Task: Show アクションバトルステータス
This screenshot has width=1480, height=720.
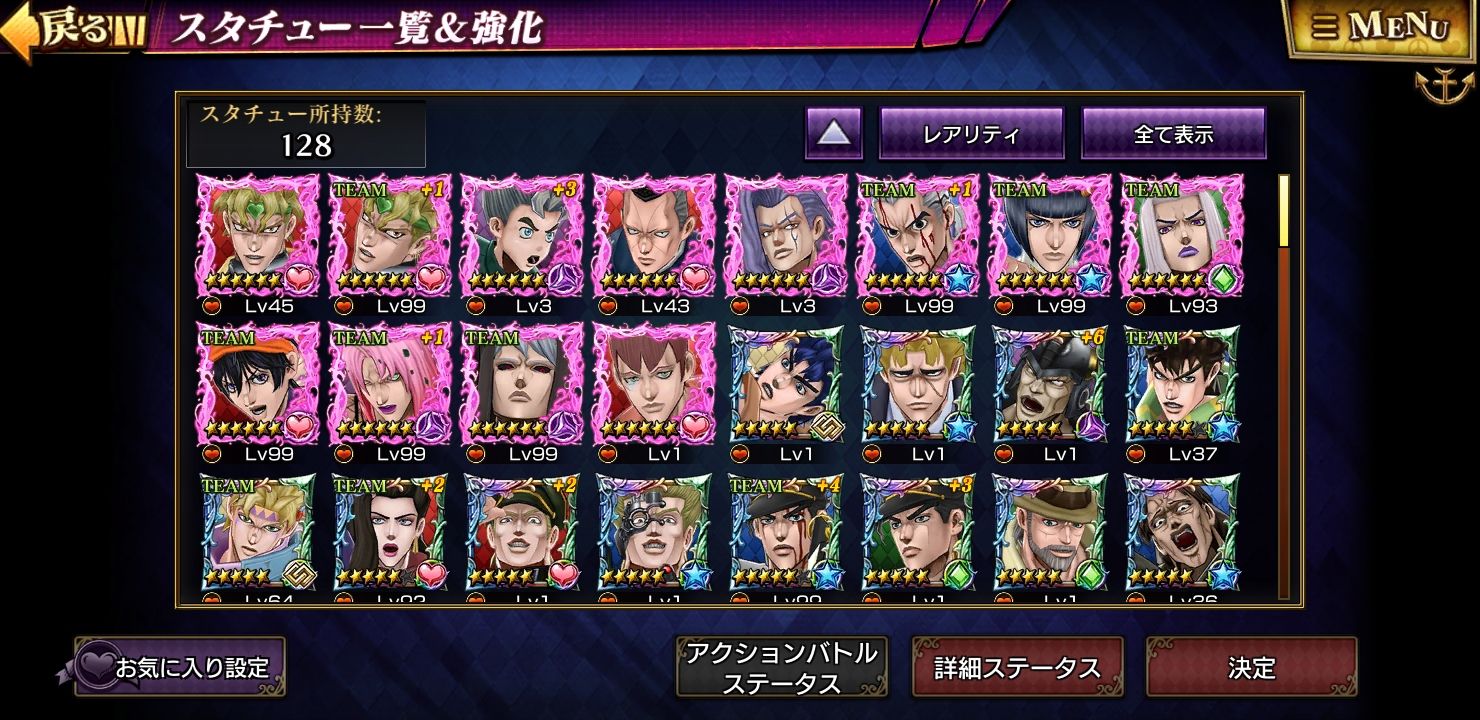Action: pyautogui.click(x=781, y=667)
